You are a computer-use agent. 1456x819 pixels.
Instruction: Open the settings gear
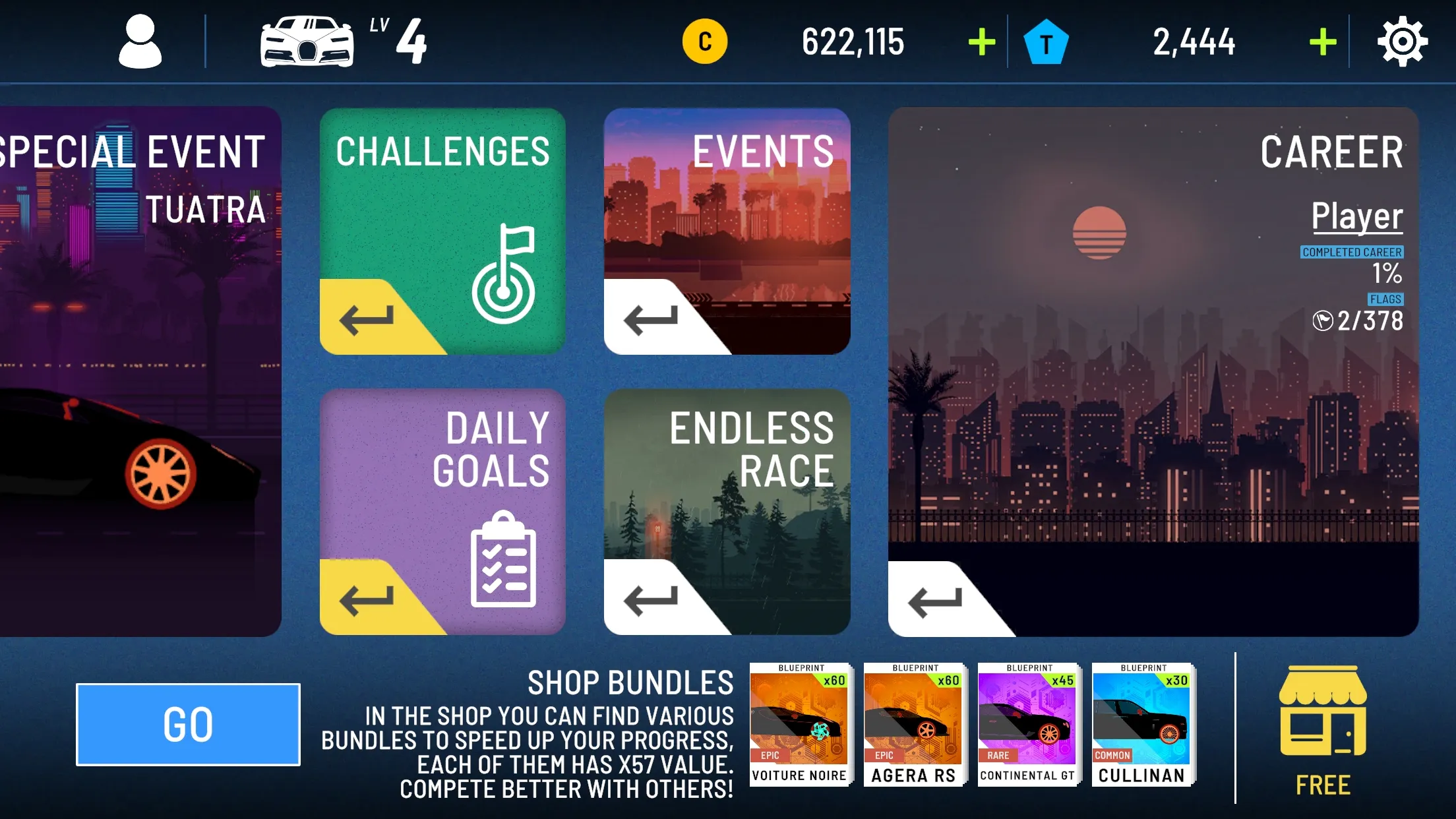[x=1403, y=41]
